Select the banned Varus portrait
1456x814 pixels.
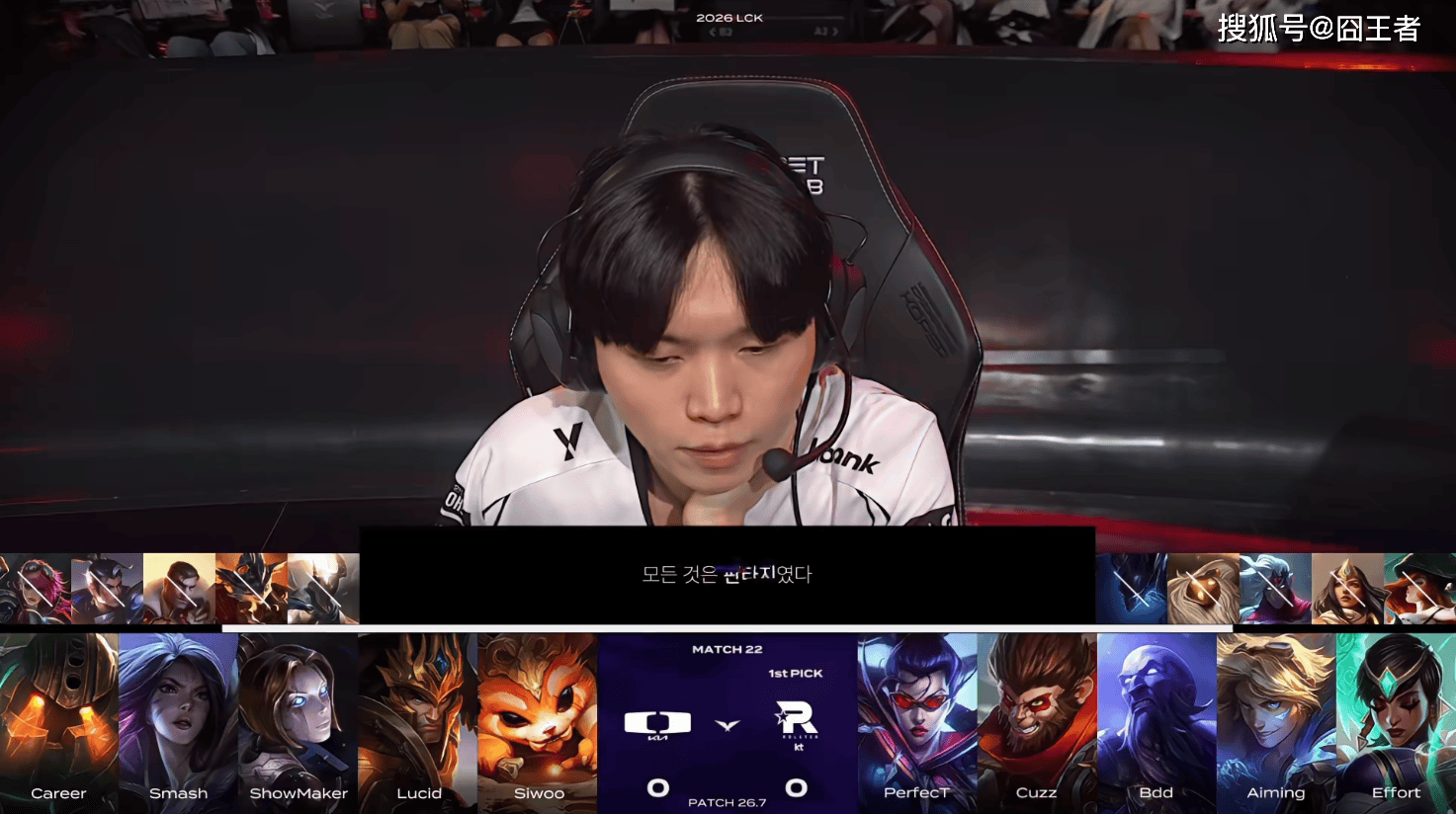1275,589
